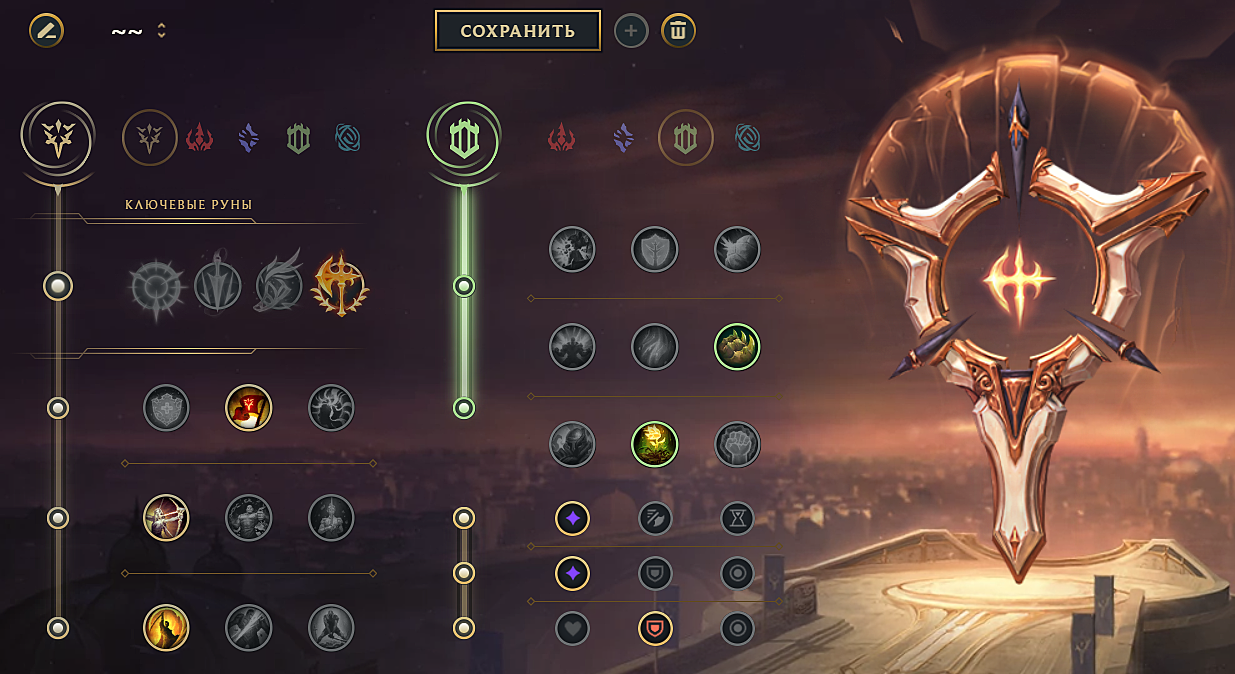This screenshot has height=674, width=1235.
Task: Add a new rune page with plus
Action: 630,31
